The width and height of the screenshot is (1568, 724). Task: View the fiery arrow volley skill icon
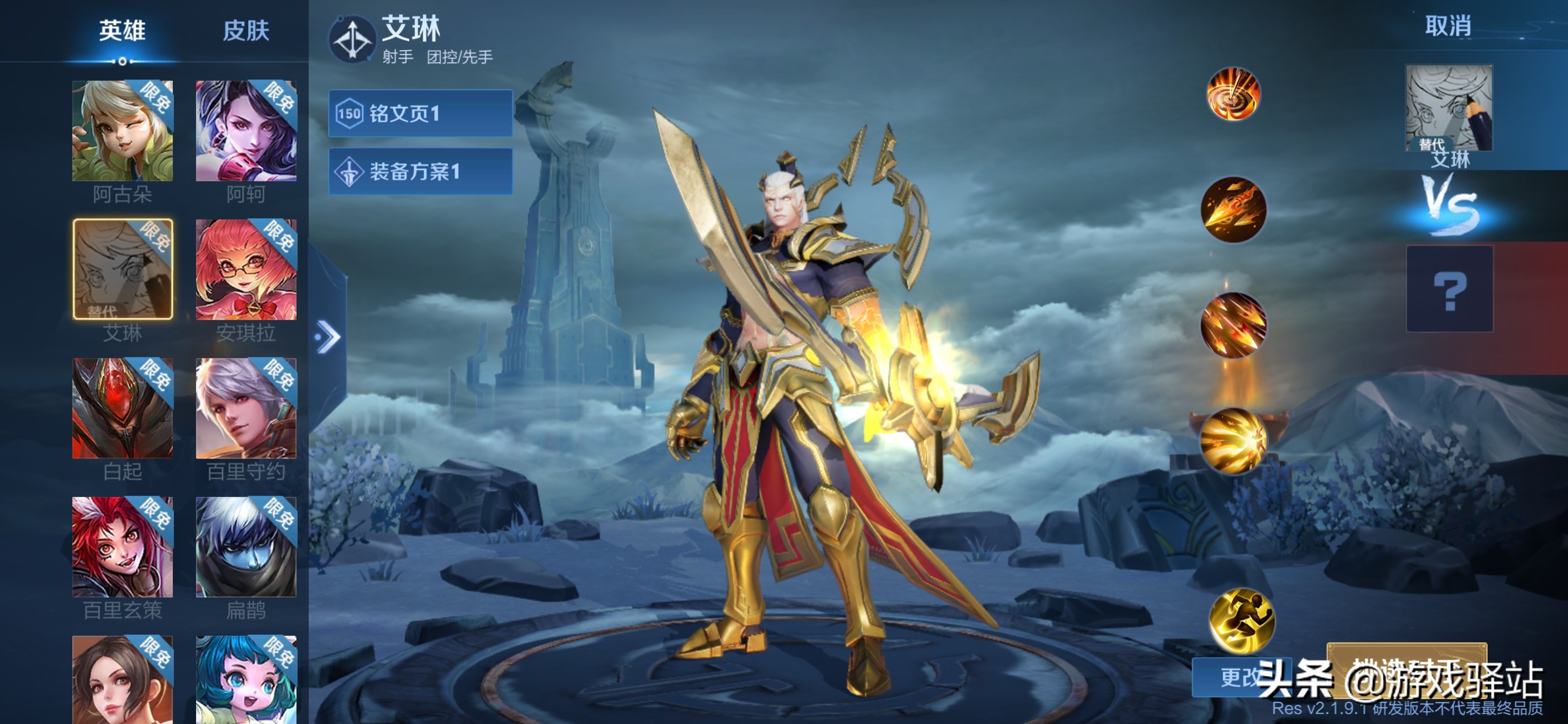coord(1233,325)
